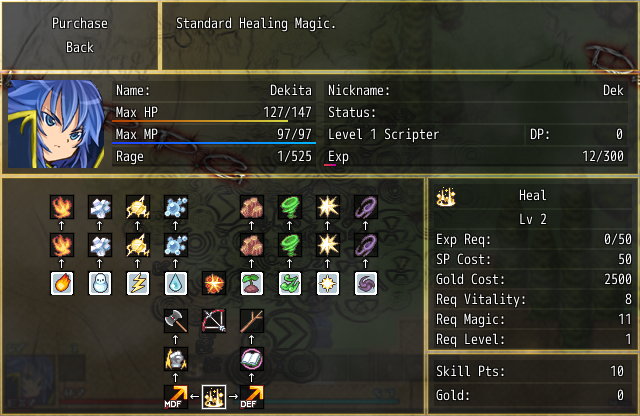640x416 pixels.
Task: Select the battle axe skill icon
Action: tap(176, 321)
